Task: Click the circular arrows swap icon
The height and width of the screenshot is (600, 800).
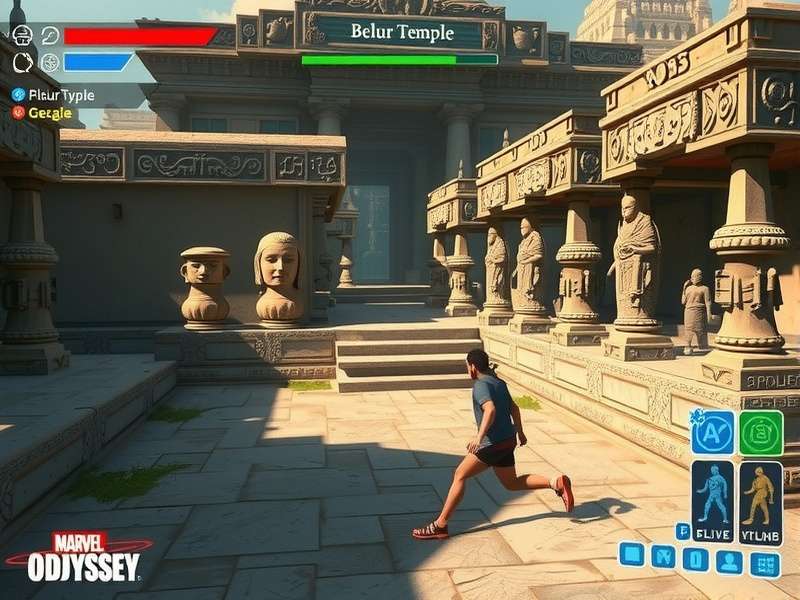Action: (x=22, y=62)
